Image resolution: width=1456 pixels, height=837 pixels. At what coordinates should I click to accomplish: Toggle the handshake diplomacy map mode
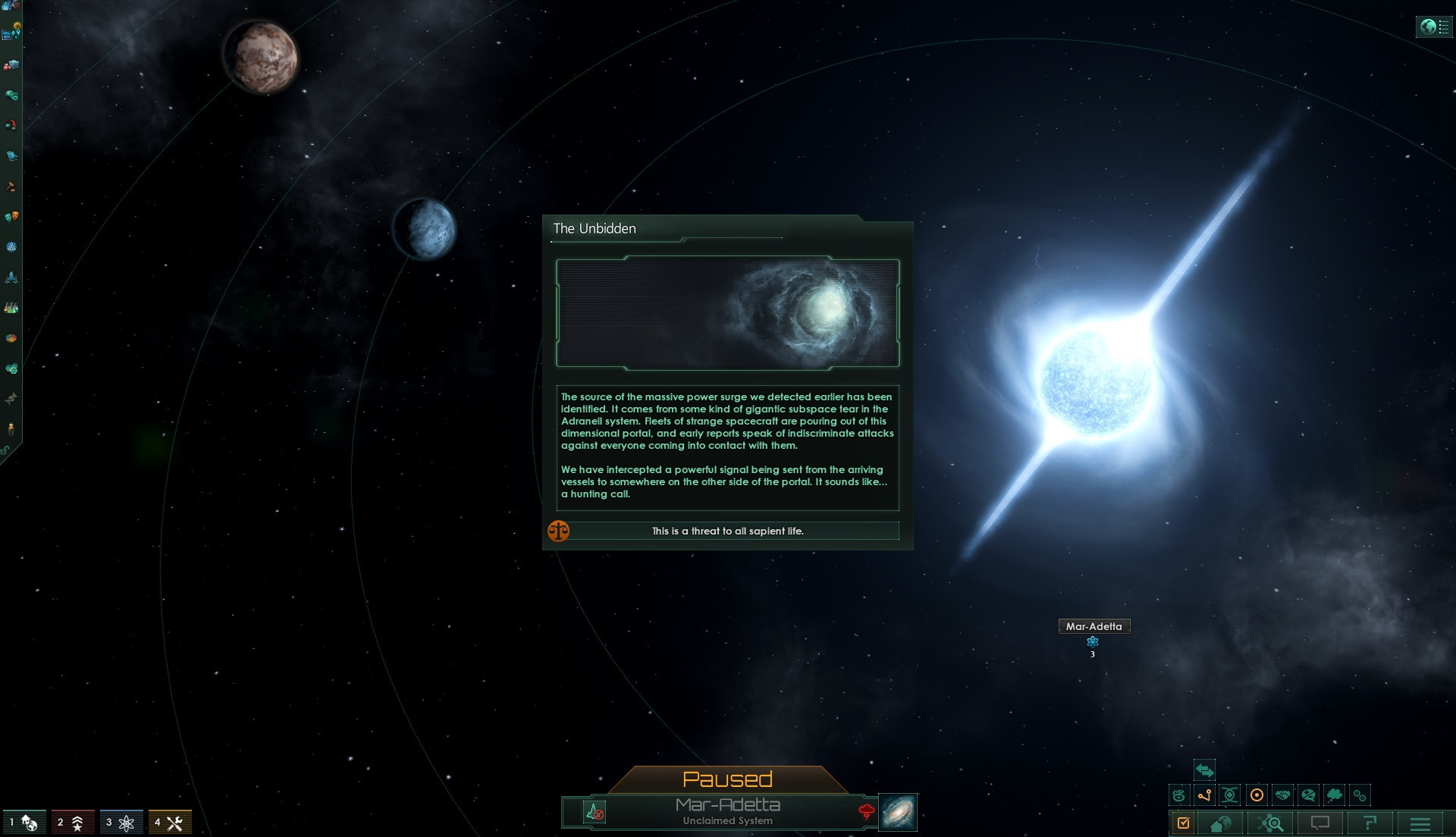(1282, 795)
